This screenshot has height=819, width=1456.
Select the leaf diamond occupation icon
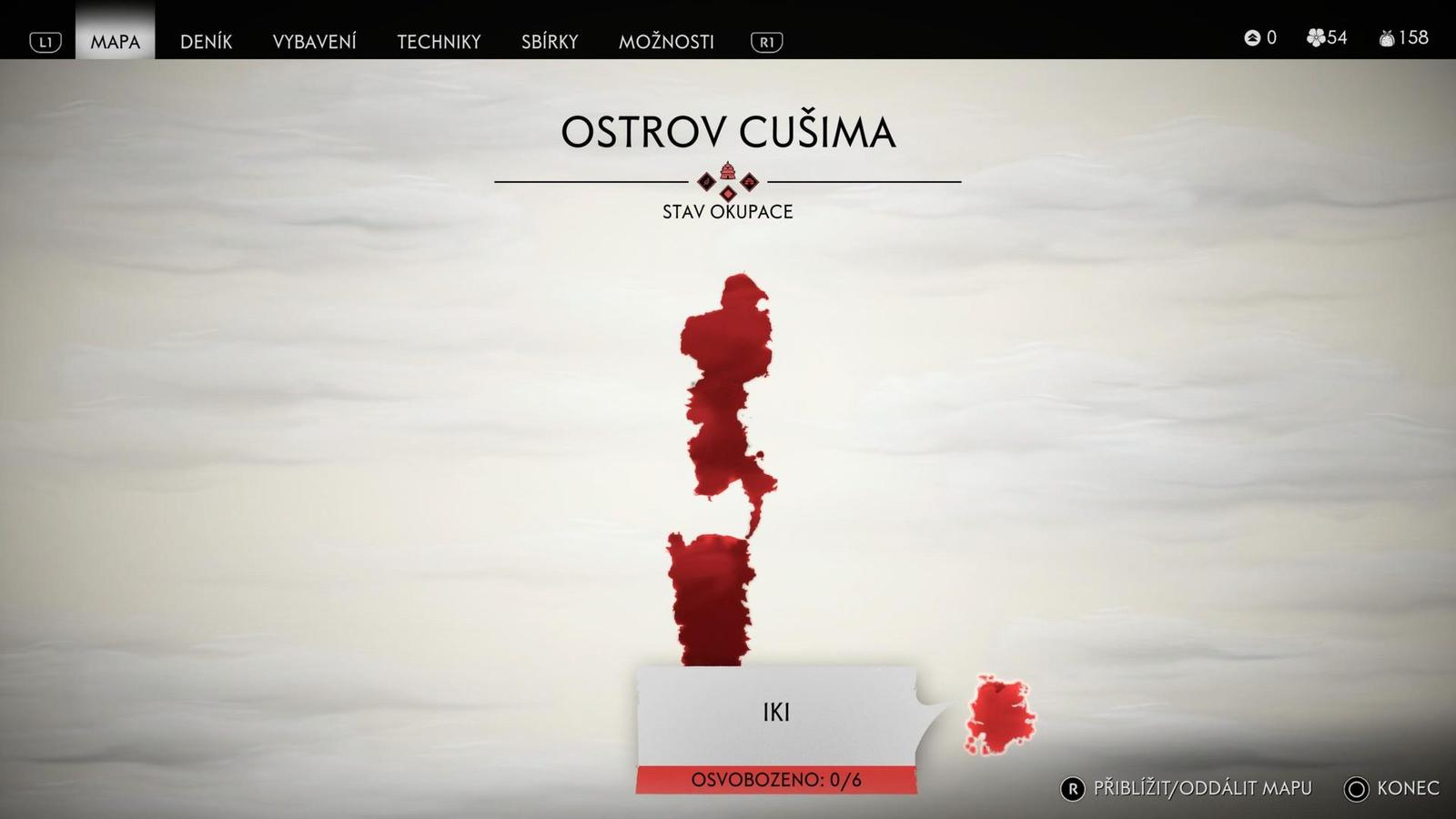pyautogui.click(x=706, y=182)
